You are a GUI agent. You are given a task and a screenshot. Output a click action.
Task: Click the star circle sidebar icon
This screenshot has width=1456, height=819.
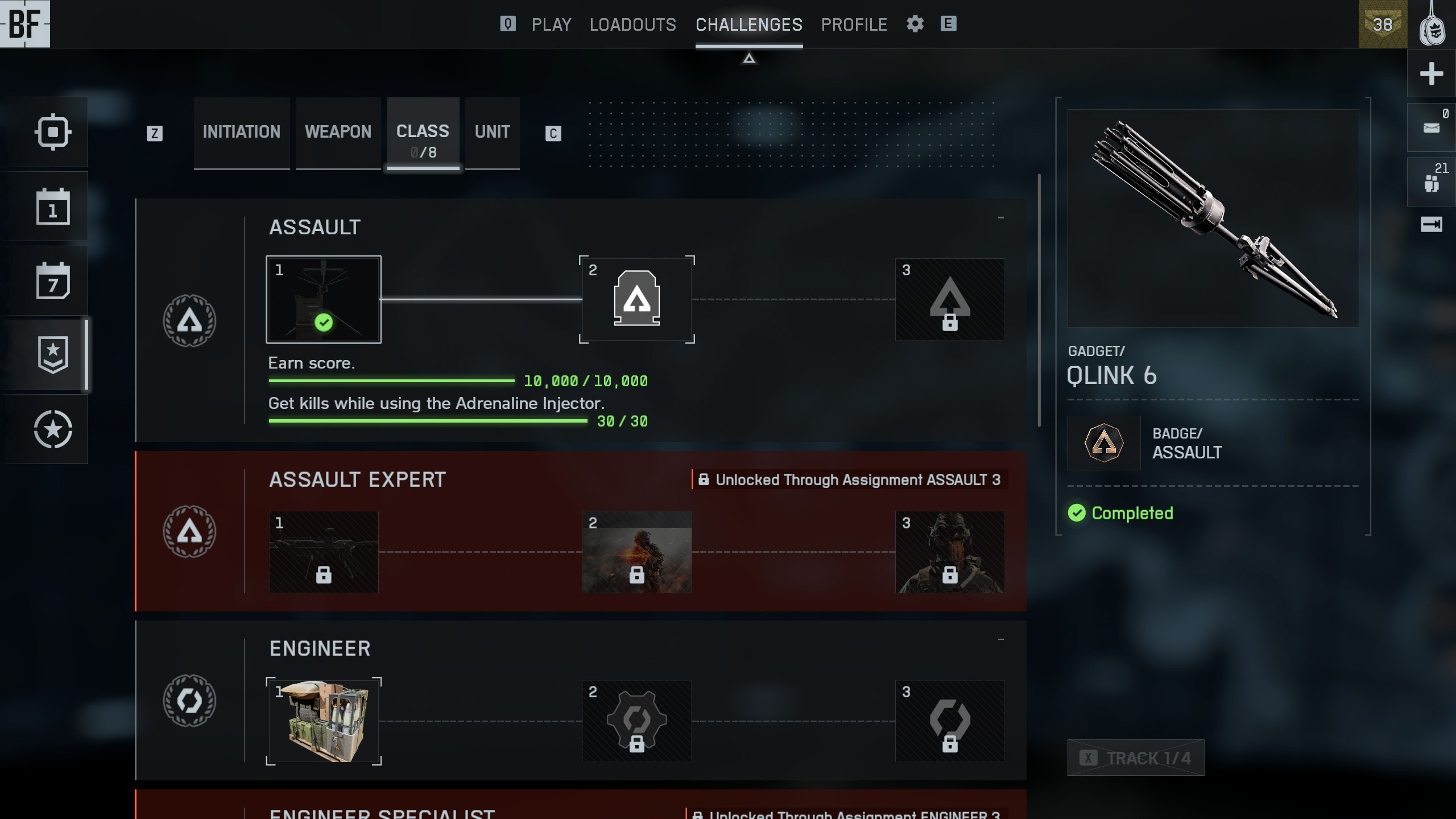(53, 429)
